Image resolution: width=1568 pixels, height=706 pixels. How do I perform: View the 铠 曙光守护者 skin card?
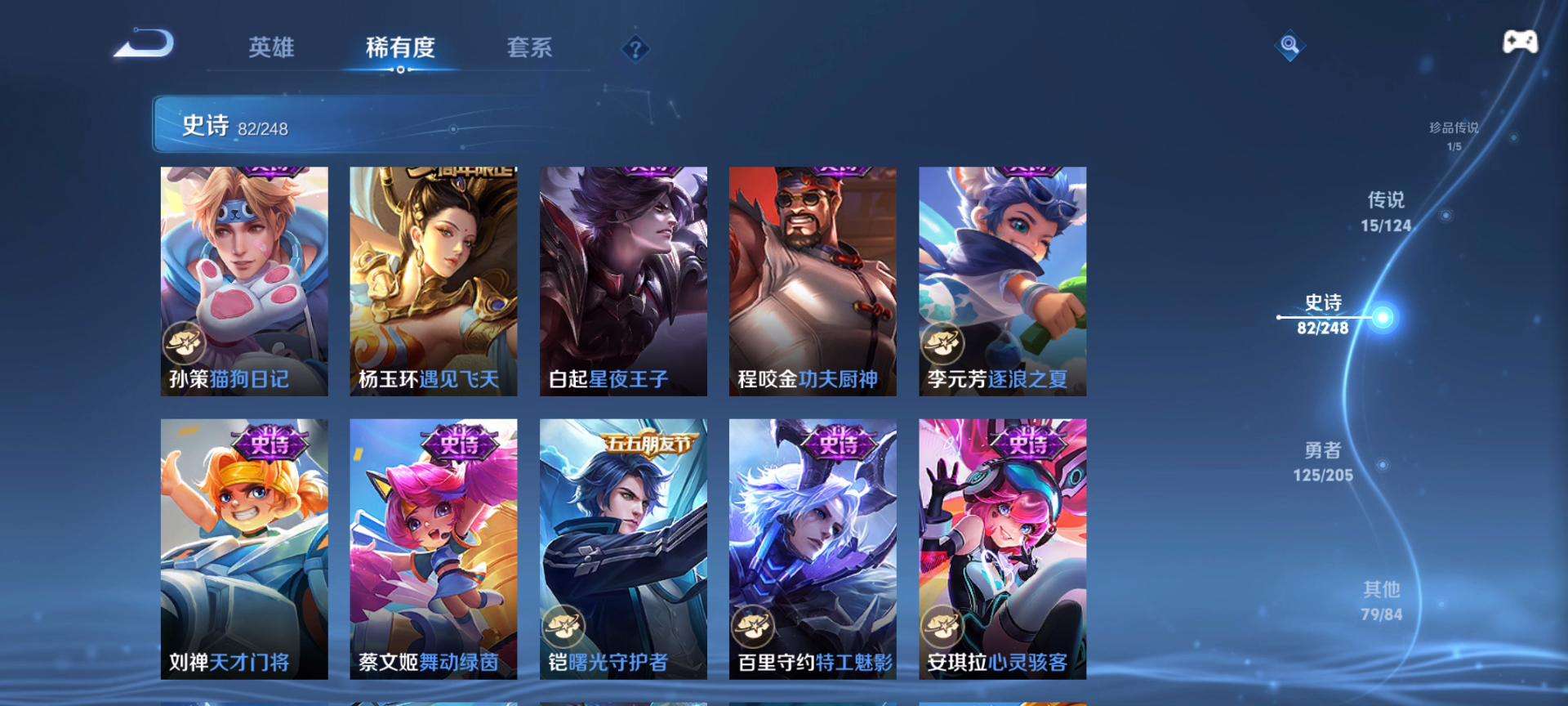click(623, 548)
